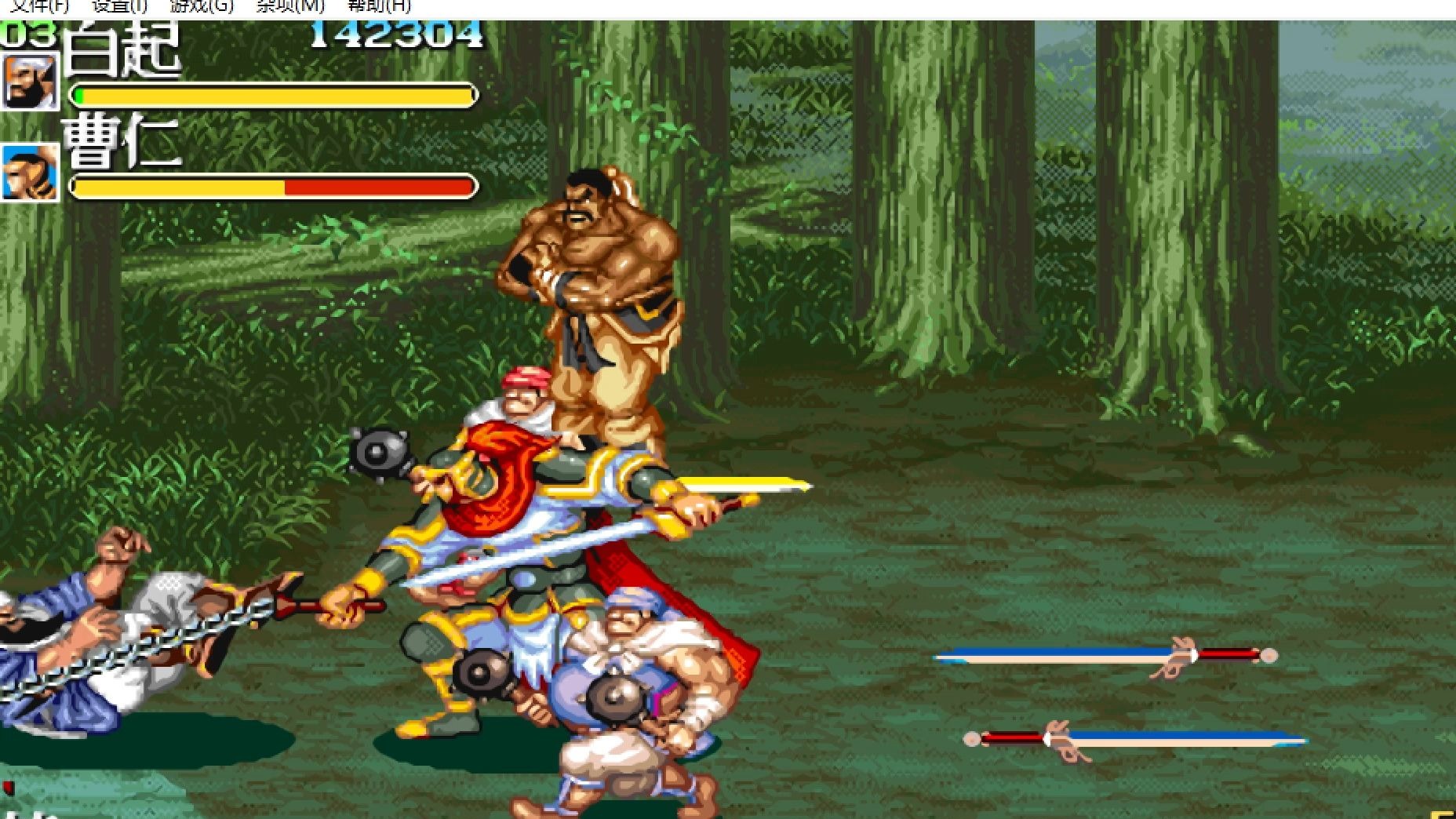Open the 帮助(H) help menu
1456x819 pixels.
click(379, 6)
